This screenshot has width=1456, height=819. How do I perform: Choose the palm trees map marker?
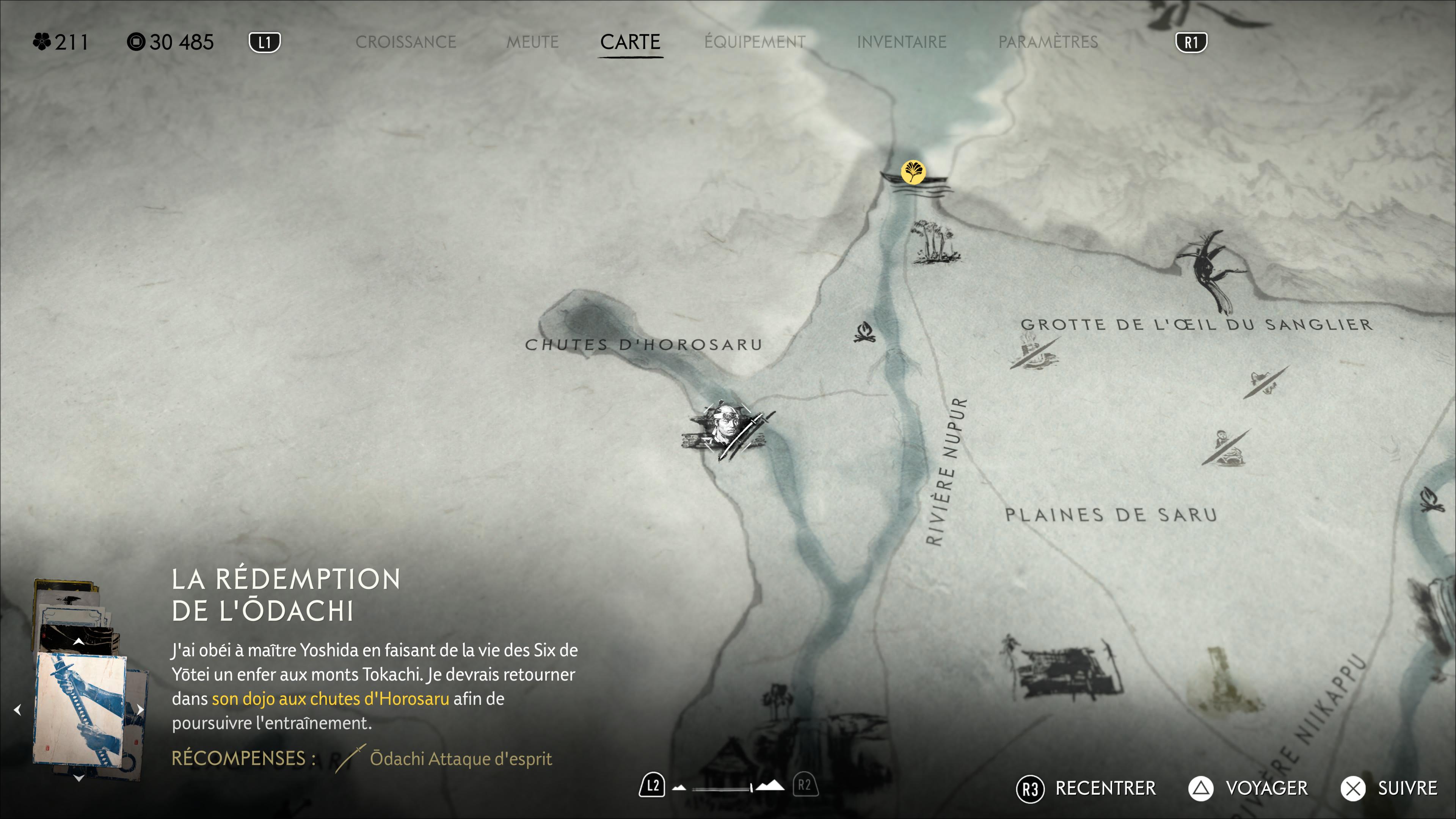click(x=933, y=242)
